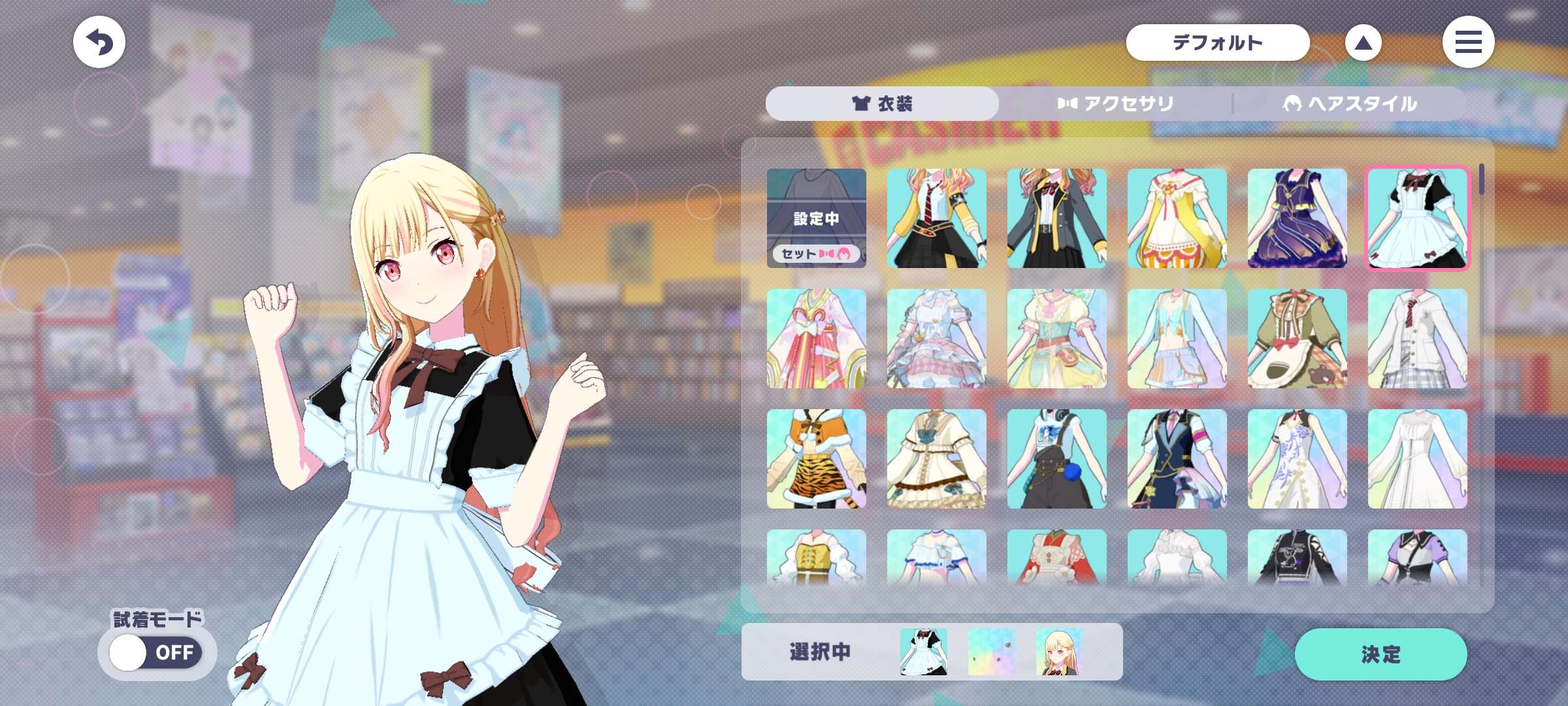This screenshot has width=1568, height=706.
Task: Pick the tiger-stripe orange outfit
Action: coord(816,459)
